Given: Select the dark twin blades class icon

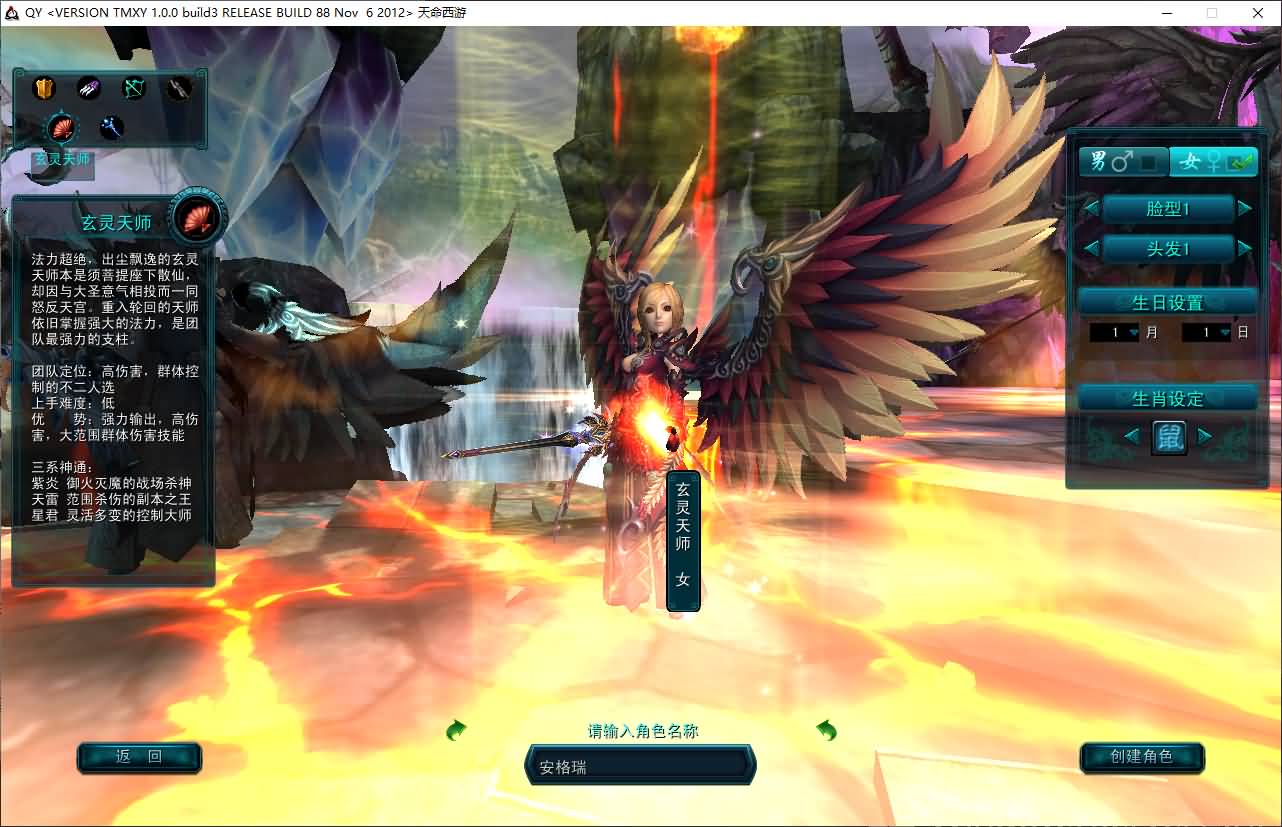Looking at the screenshot, I should click(x=178, y=89).
